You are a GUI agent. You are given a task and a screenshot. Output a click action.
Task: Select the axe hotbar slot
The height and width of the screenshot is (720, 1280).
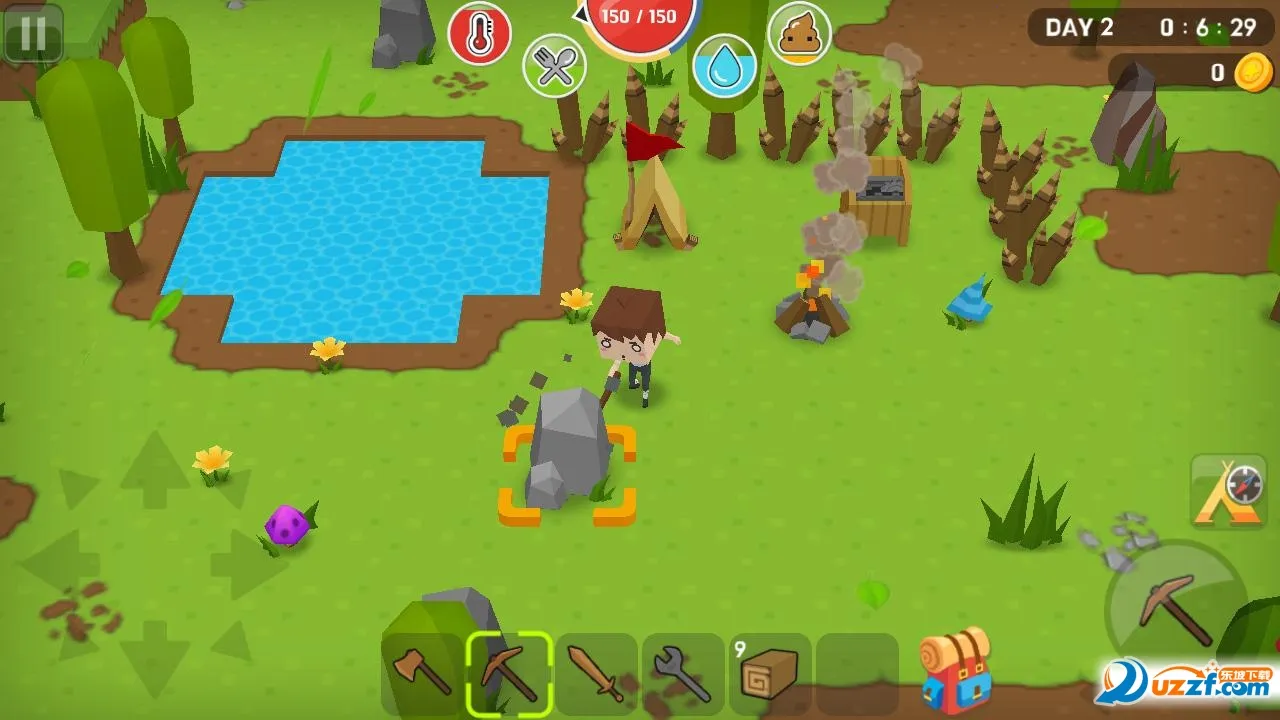click(422, 673)
